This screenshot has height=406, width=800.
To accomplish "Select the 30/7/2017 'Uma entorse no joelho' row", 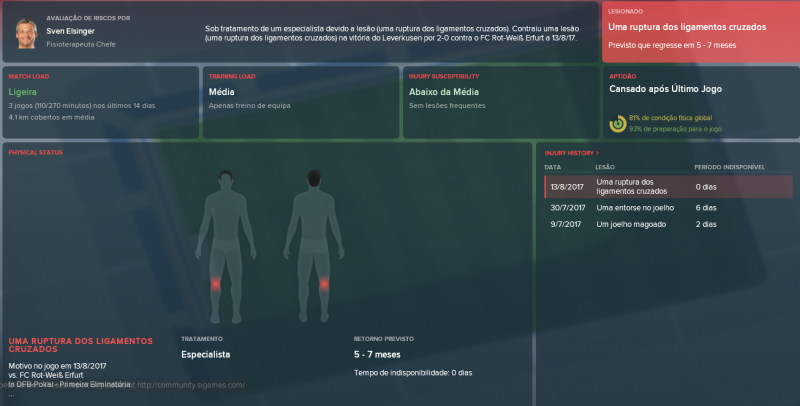I will coord(670,207).
